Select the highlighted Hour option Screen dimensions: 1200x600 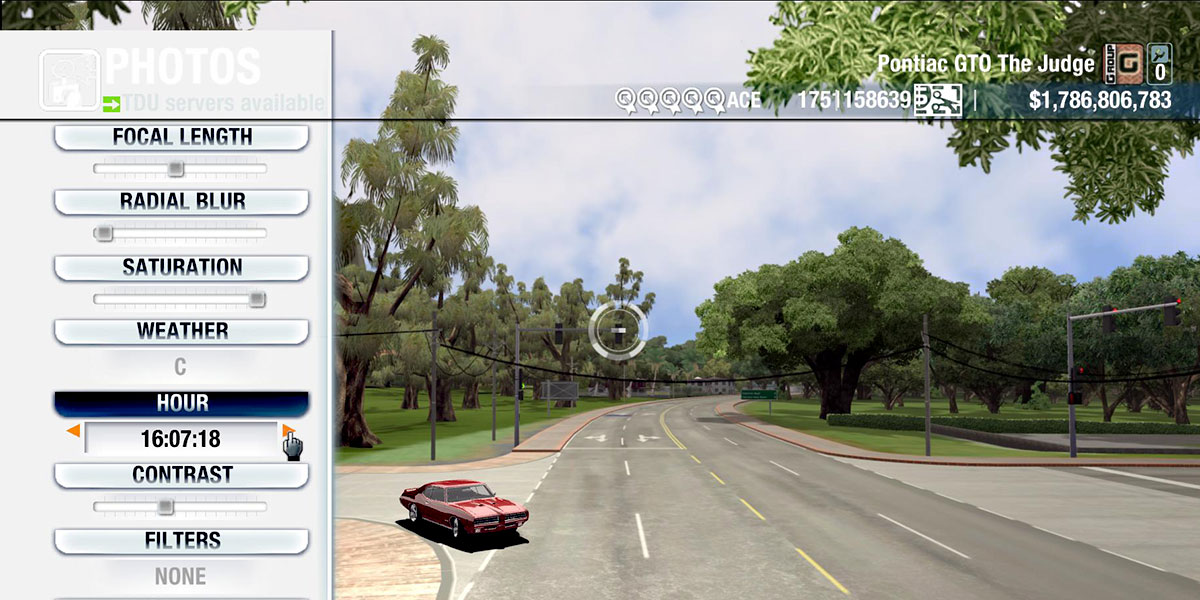coord(181,403)
